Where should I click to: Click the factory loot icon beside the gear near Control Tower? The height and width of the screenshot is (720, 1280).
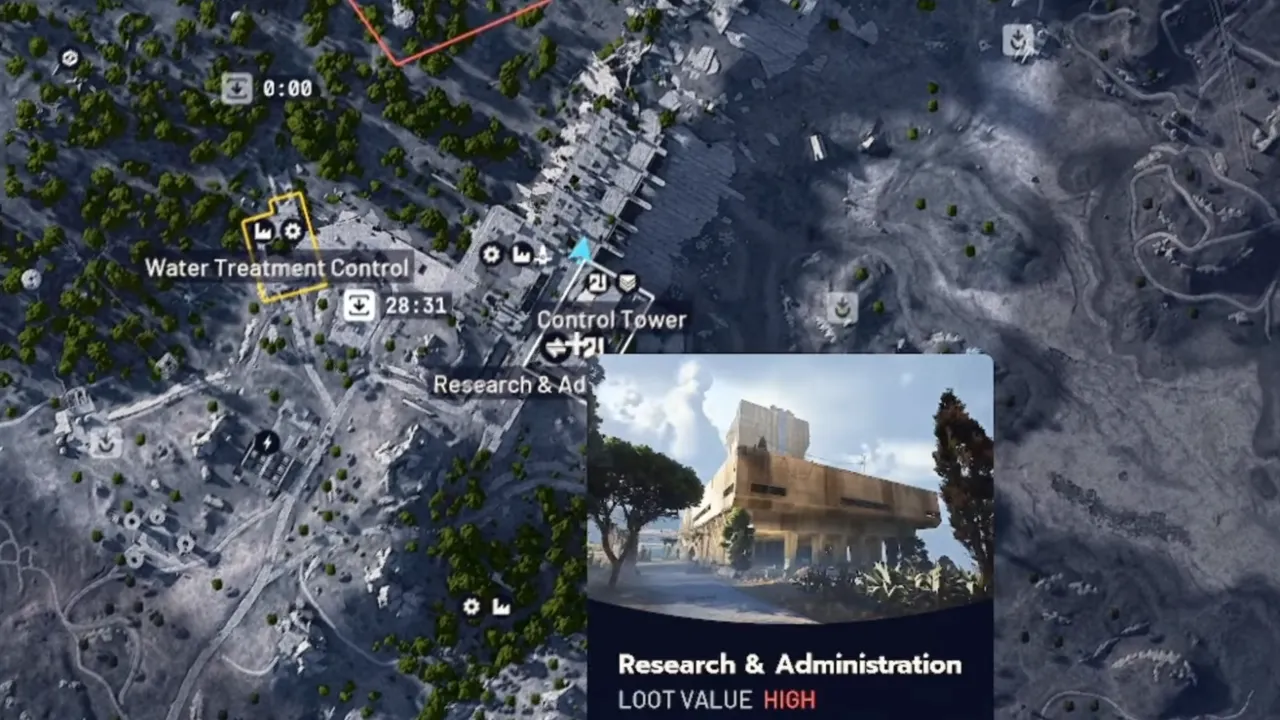tap(520, 256)
